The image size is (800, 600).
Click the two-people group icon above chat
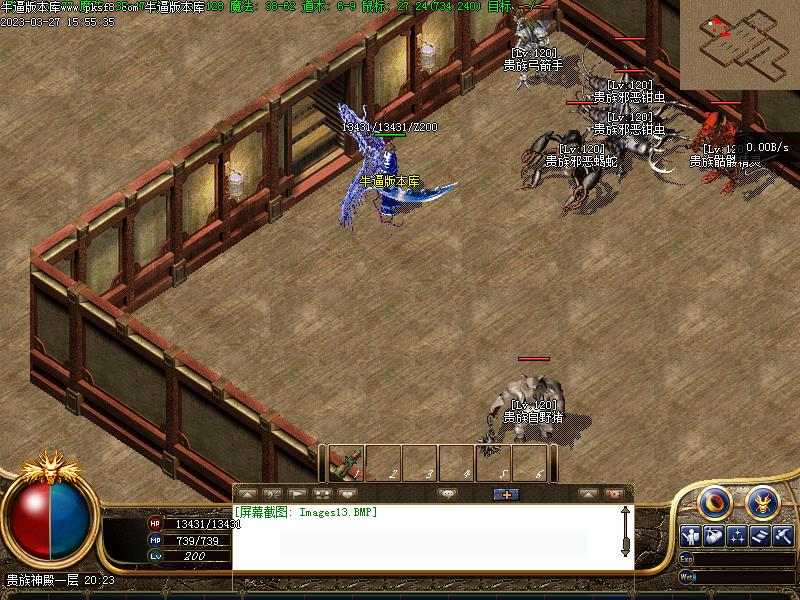coord(322,494)
